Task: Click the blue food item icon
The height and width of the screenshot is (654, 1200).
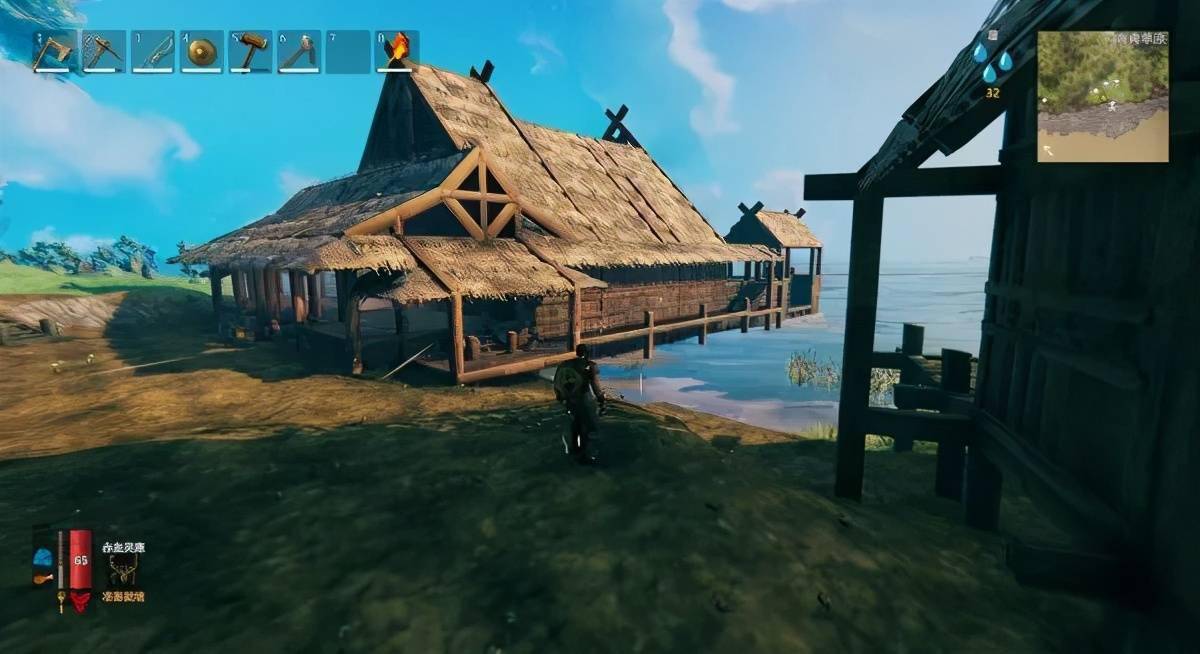Action: click(42, 557)
